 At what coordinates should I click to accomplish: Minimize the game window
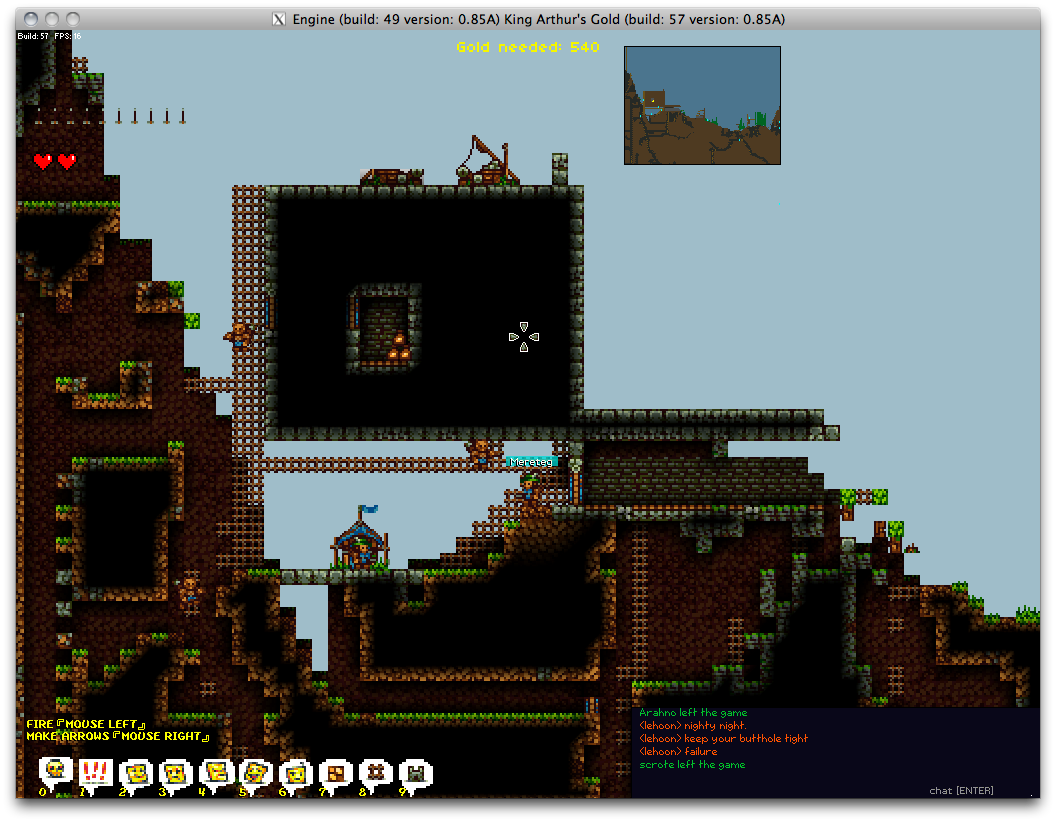click(52, 19)
